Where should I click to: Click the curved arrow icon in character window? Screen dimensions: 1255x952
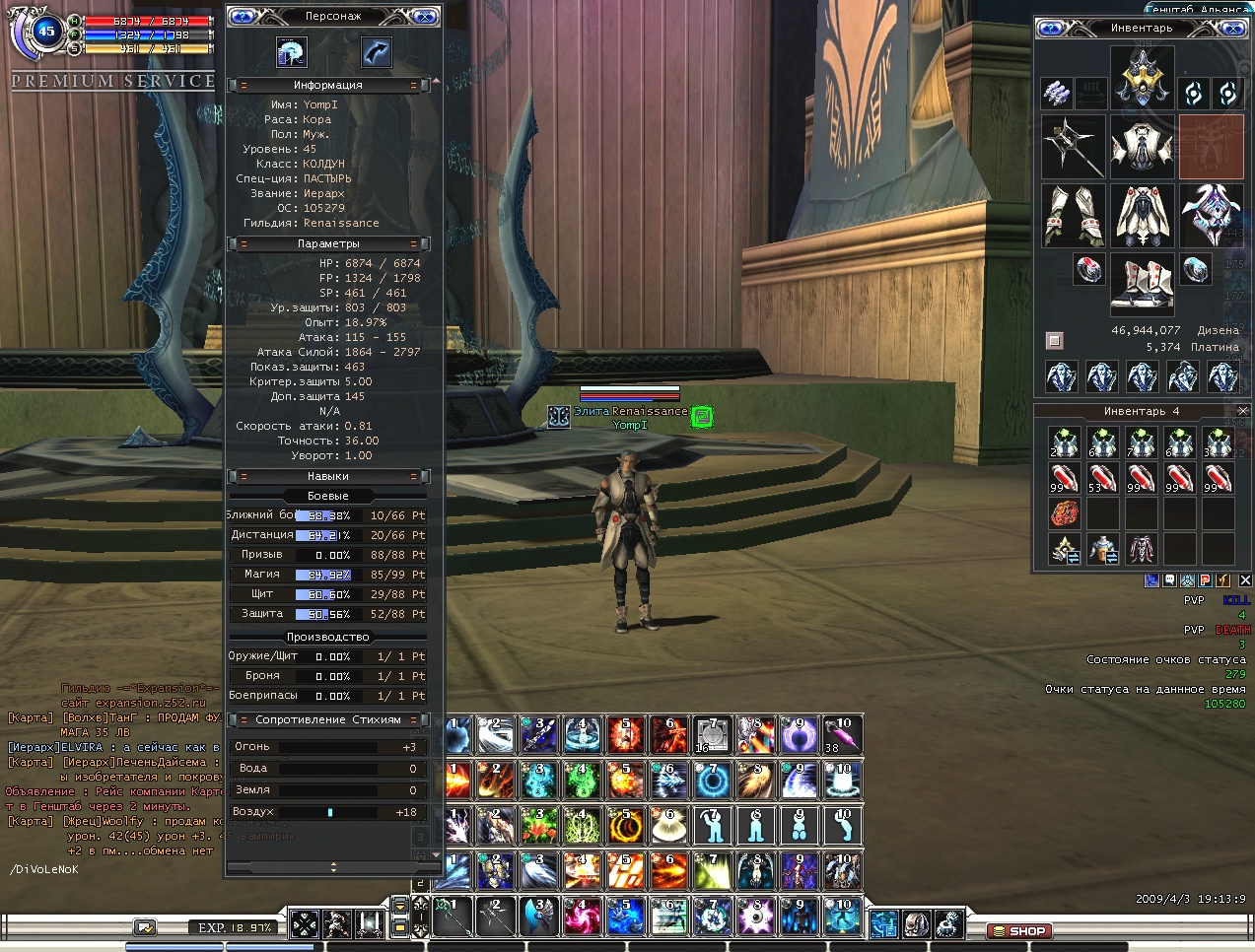click(376, 52)
